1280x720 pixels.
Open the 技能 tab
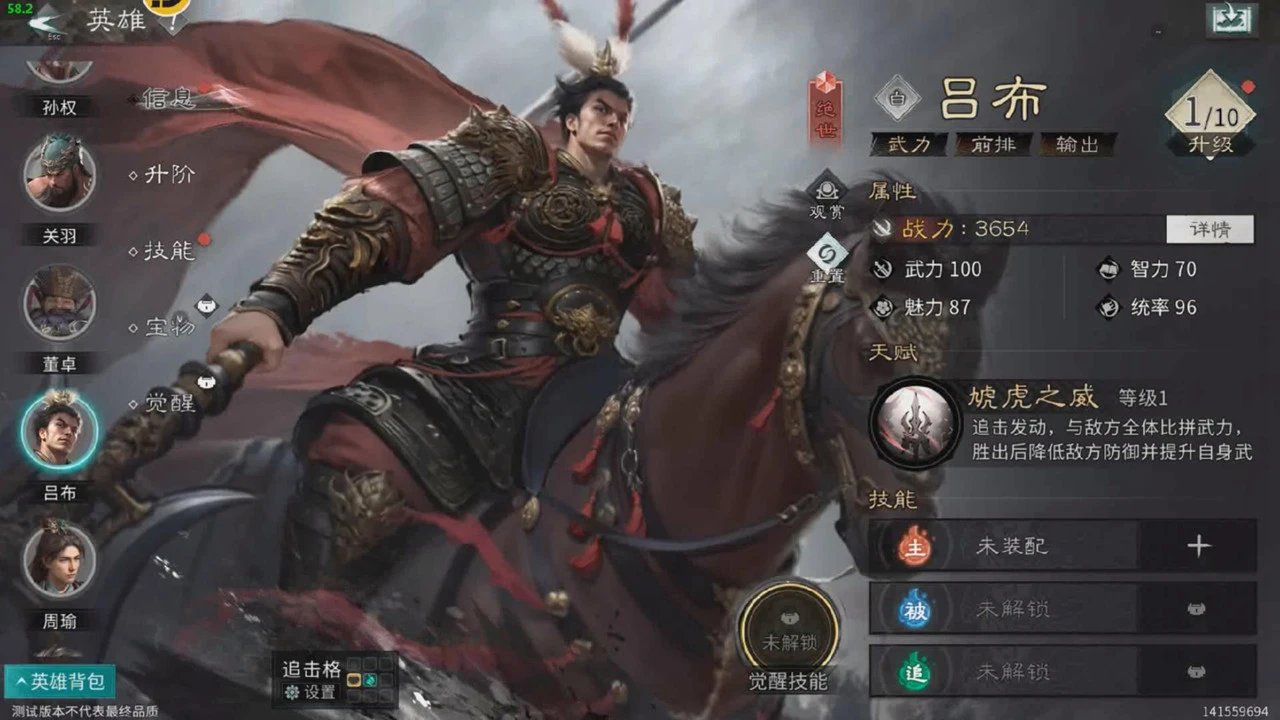(x=168, y=250)
